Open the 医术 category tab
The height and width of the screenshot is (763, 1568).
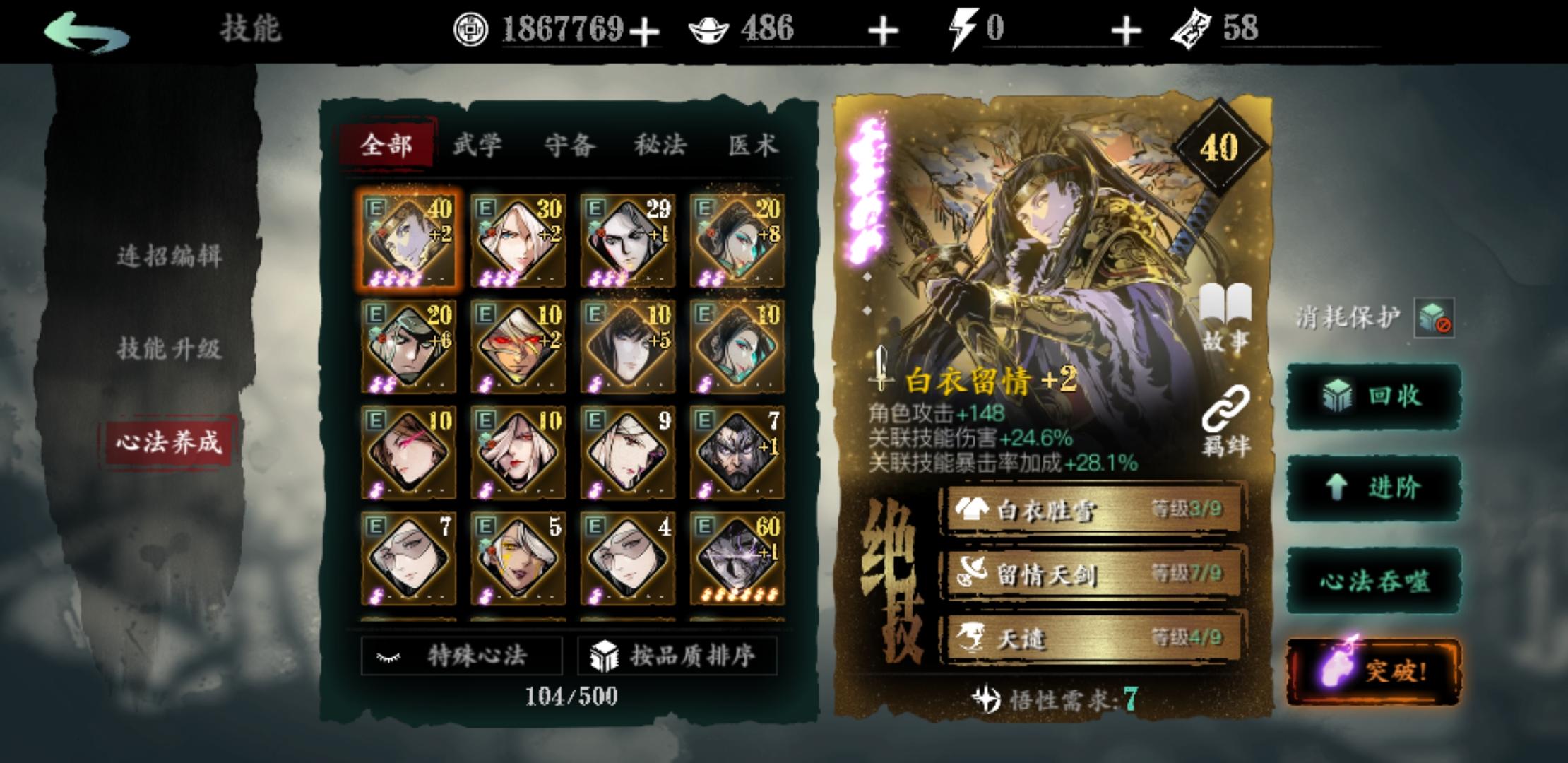tap(752, 144)
